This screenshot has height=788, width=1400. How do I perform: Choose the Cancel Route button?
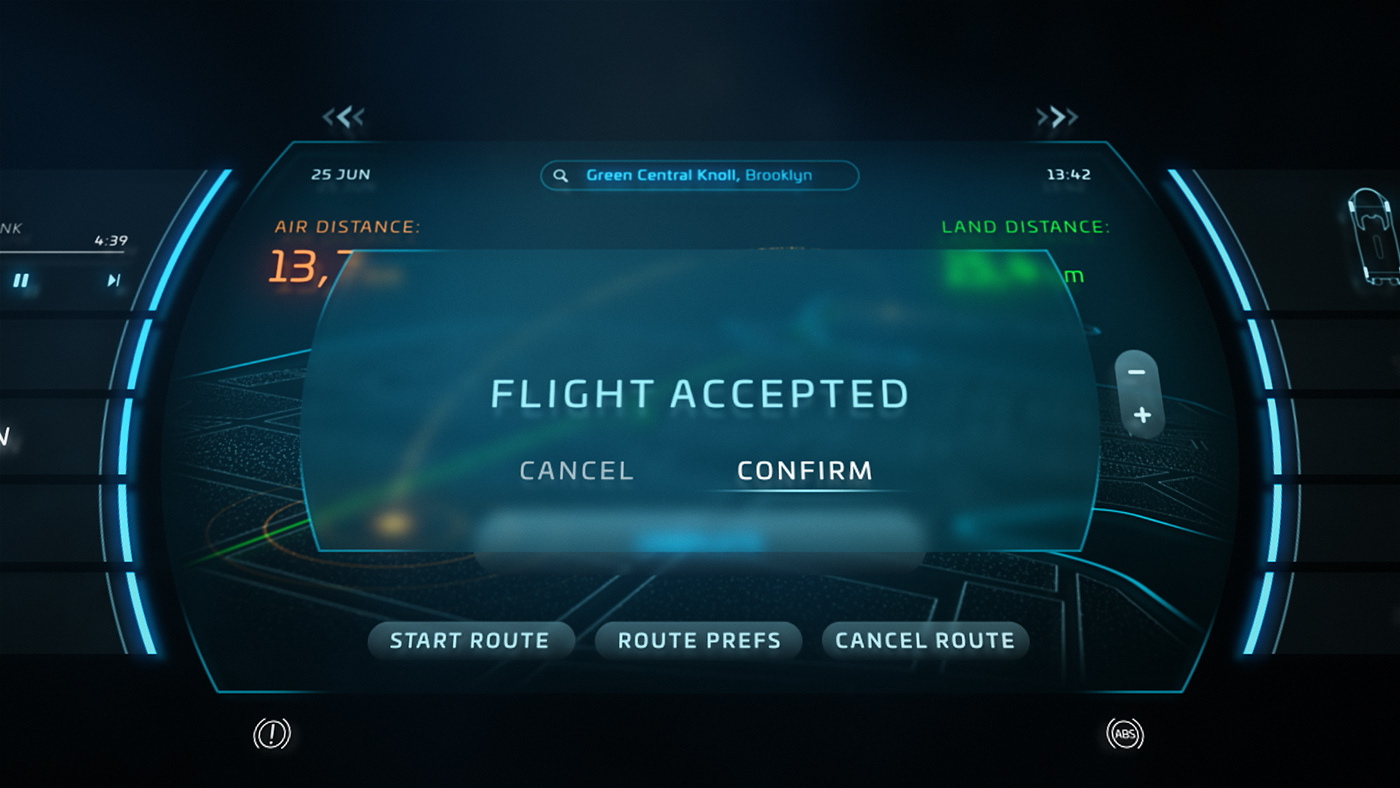coord(925,641)
